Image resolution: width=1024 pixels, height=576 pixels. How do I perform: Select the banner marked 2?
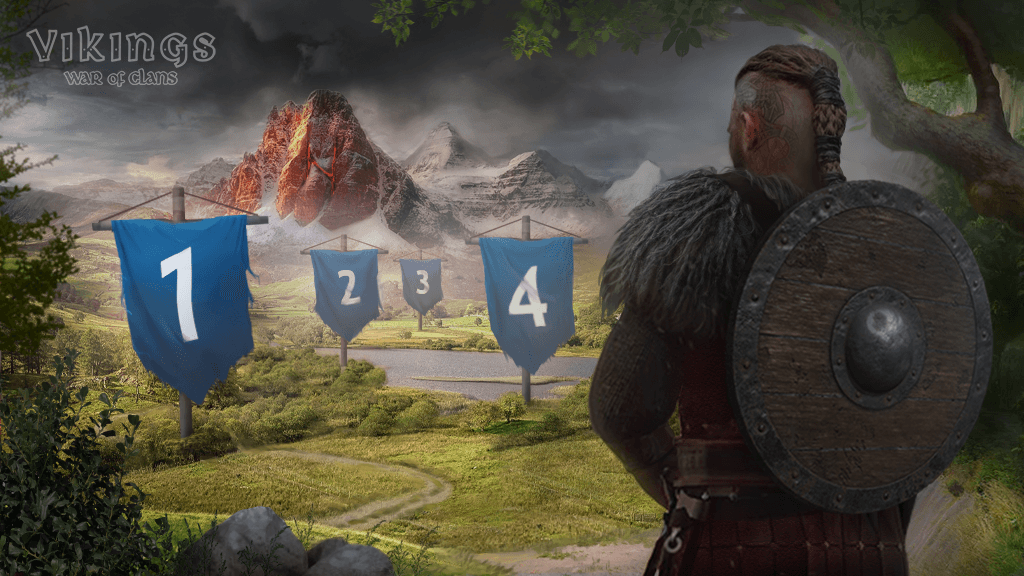click(345, 288)
